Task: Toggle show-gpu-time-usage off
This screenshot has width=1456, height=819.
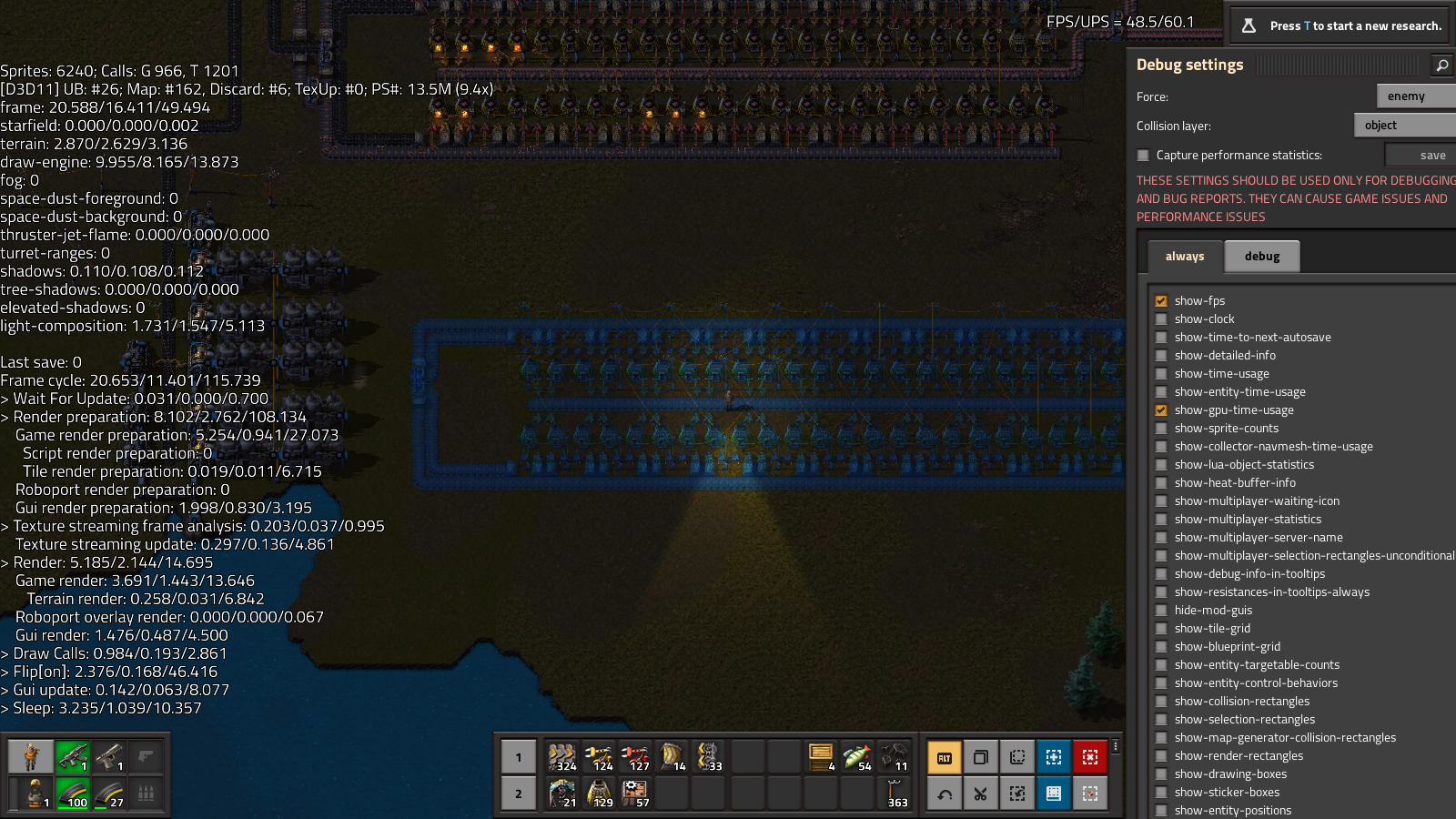Action: point(1161,410)
